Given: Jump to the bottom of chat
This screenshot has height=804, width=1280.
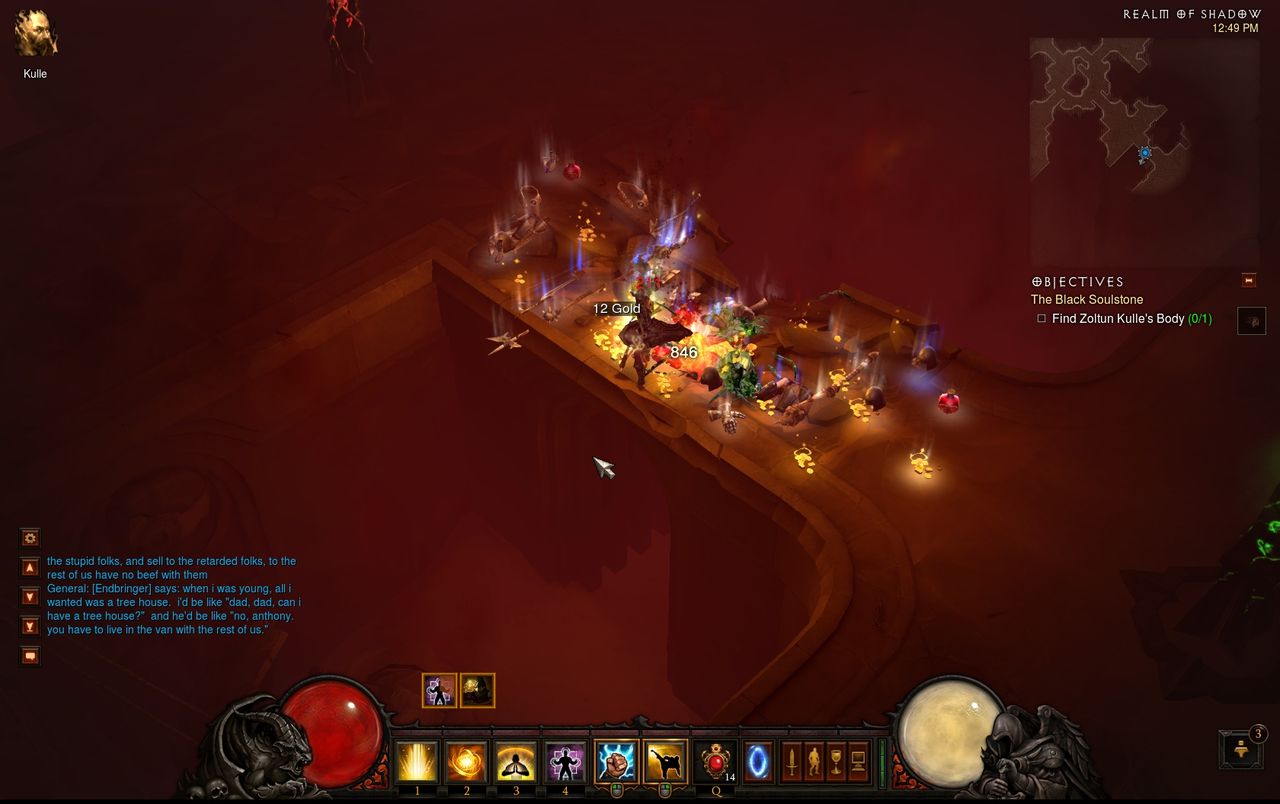Looking at the screenshot, I should tap(30, 626).
